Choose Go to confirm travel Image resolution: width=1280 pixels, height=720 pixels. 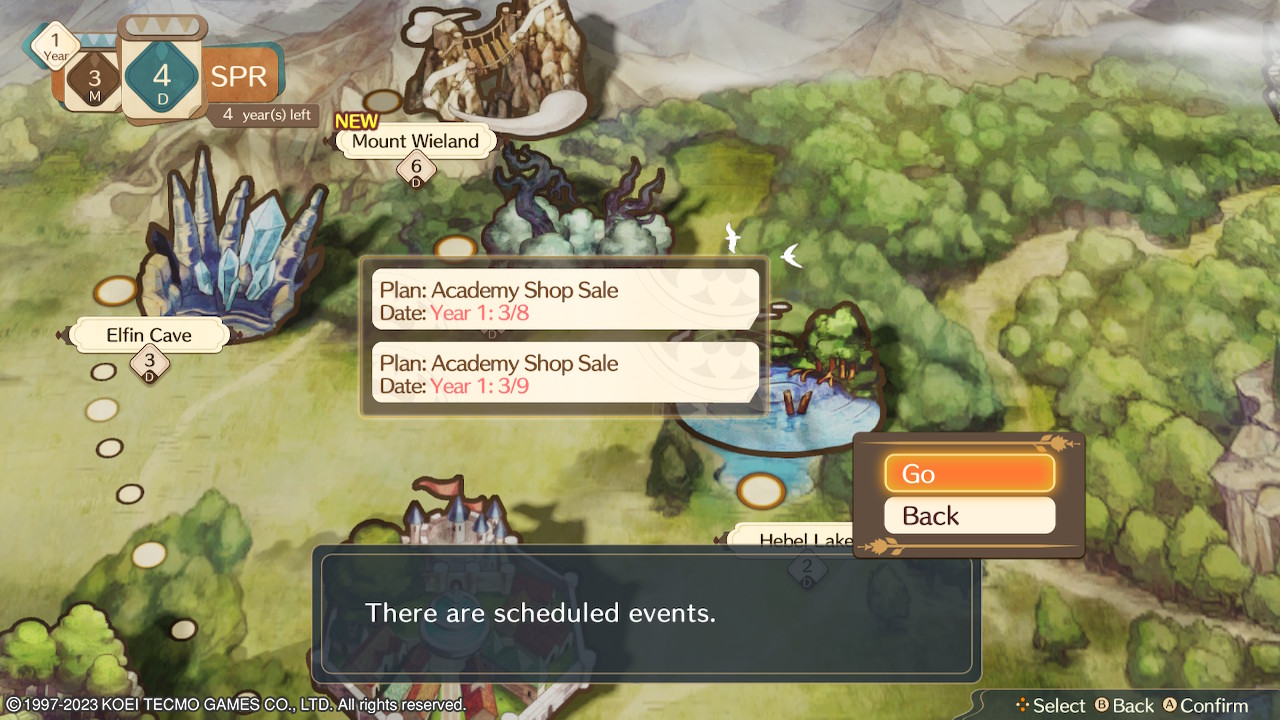(969, 474)
